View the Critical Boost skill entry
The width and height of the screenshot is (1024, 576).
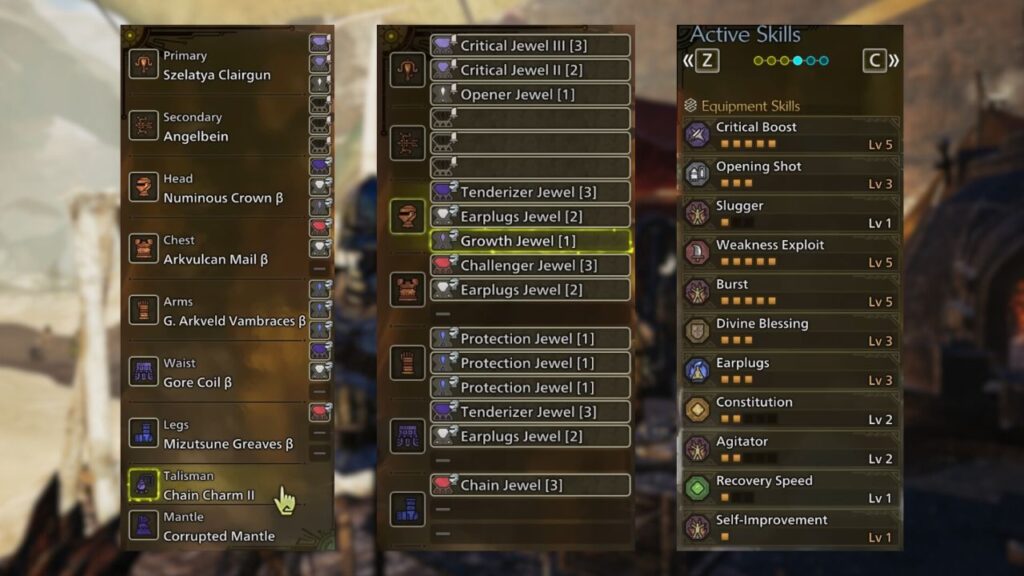click(x=790, y=135)
